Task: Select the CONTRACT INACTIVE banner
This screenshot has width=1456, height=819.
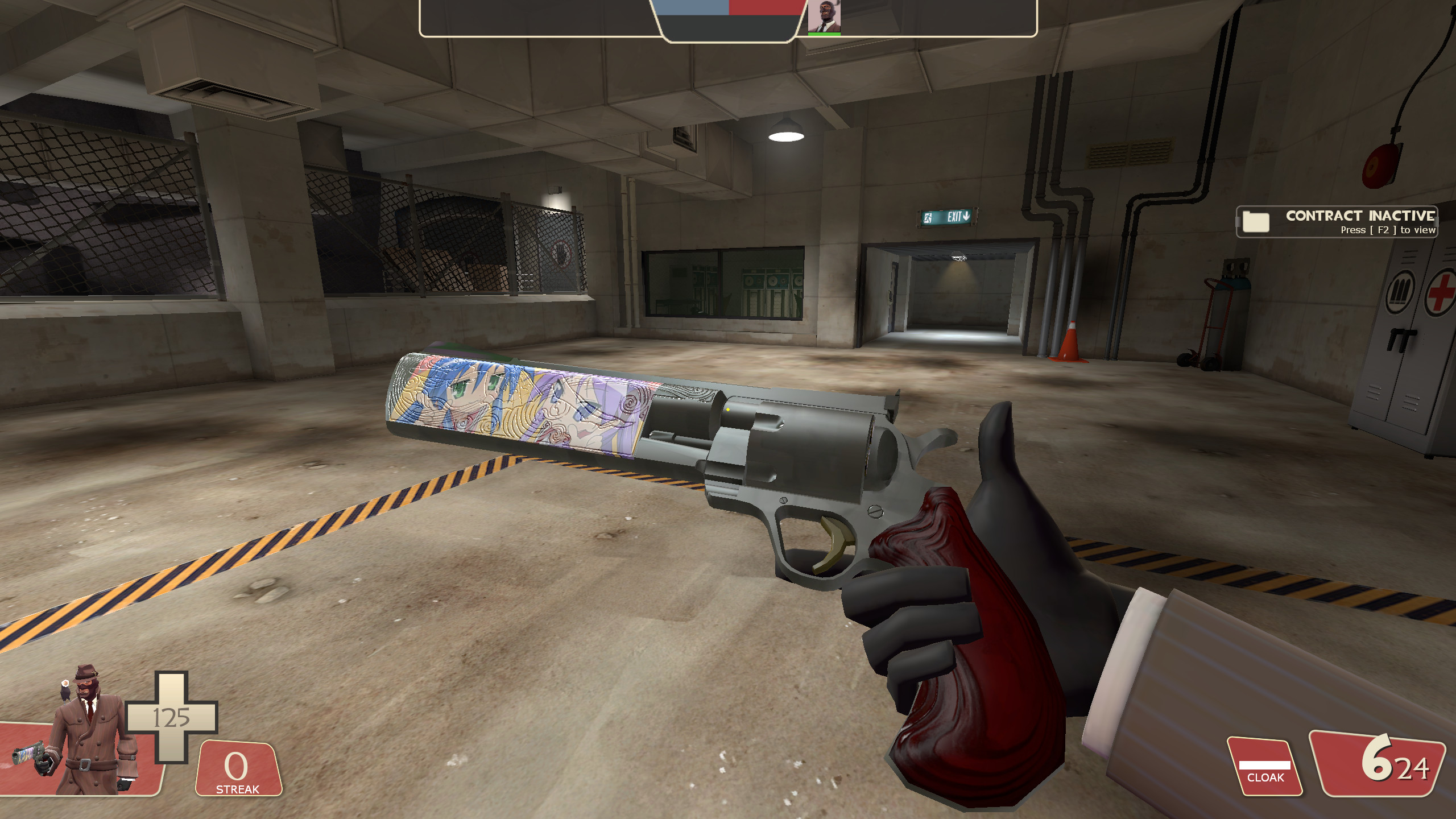Action: [x=1360, y=216]
